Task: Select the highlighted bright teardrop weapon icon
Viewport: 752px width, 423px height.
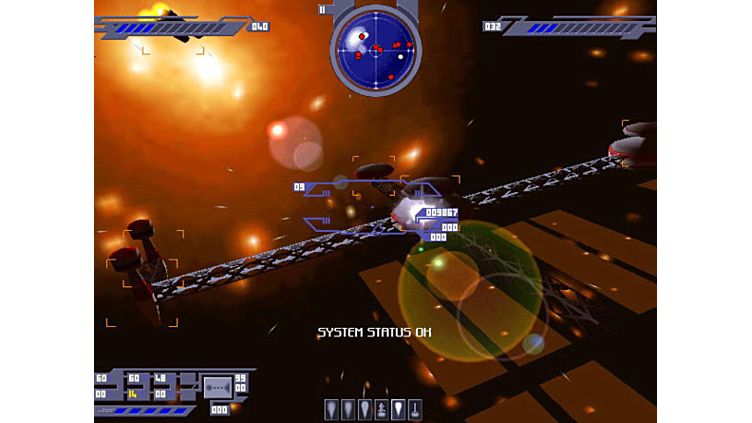Action: (x=398, y=410)
